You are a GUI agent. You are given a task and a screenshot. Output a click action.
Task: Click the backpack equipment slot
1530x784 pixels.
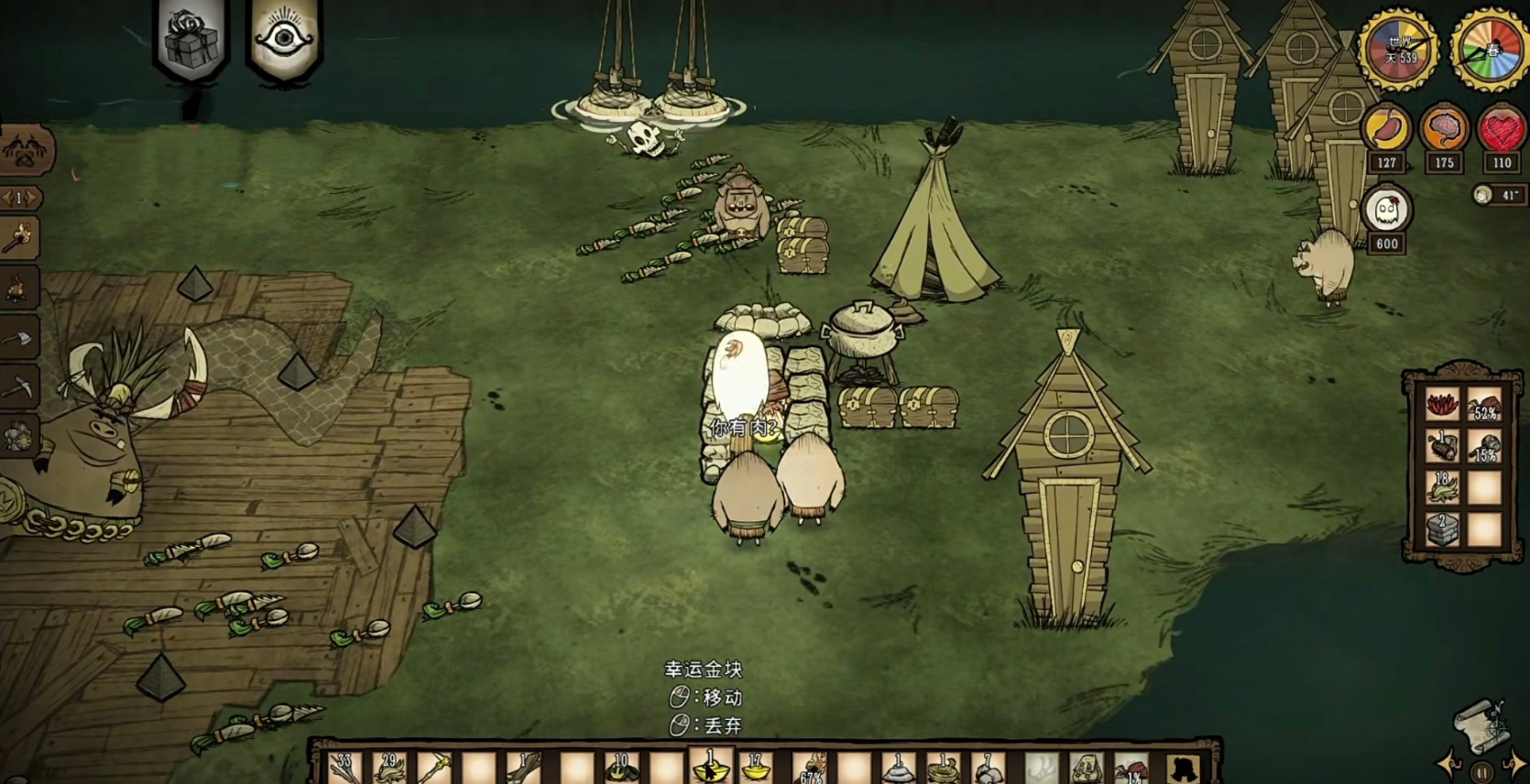coord(1183,768)
